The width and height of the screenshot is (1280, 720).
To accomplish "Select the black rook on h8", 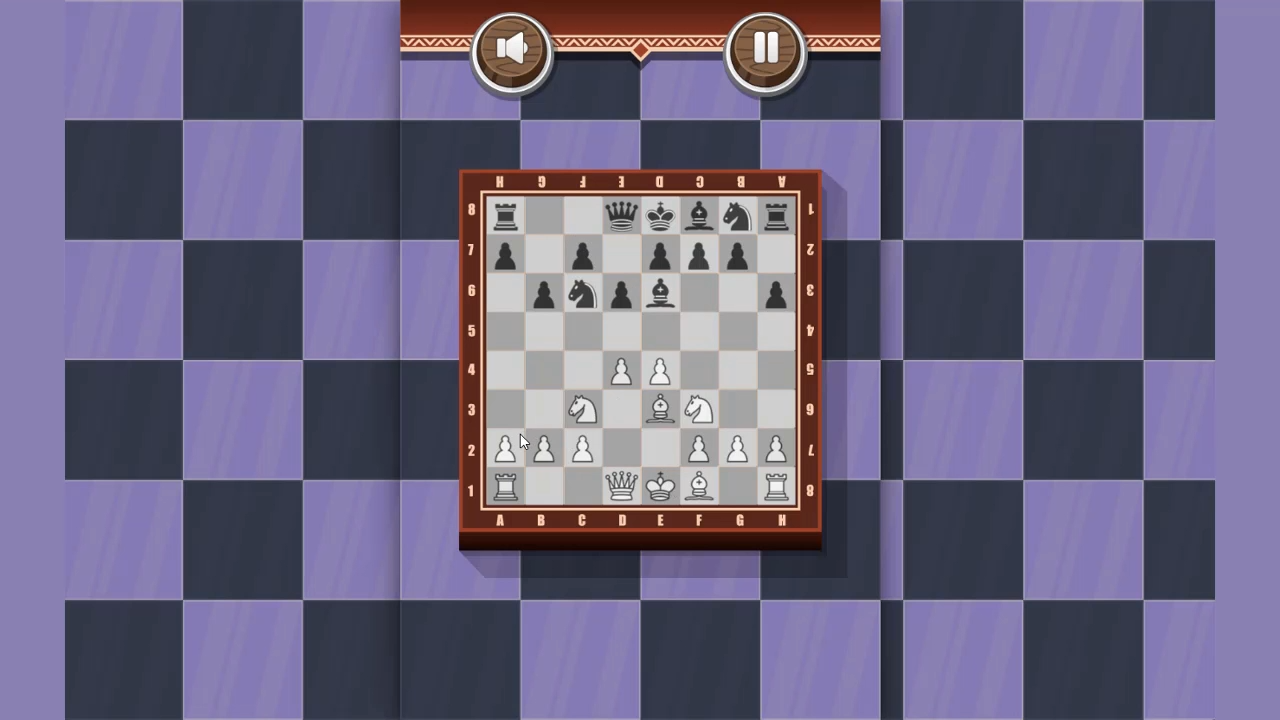I will point(778,216).
